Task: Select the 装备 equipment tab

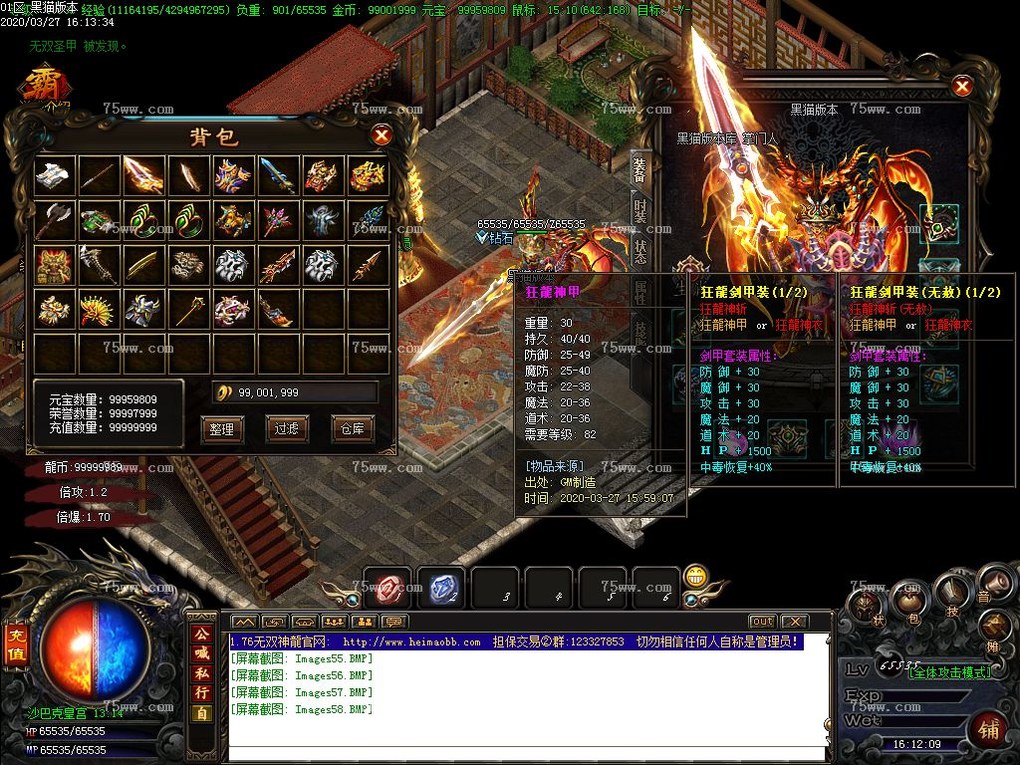Action: click(x=640, y=168)
